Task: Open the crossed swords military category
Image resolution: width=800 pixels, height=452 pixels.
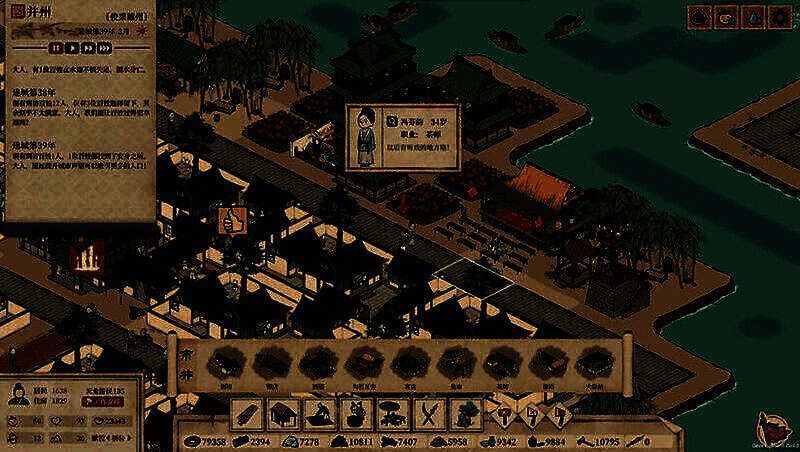Action: [429, 413]
